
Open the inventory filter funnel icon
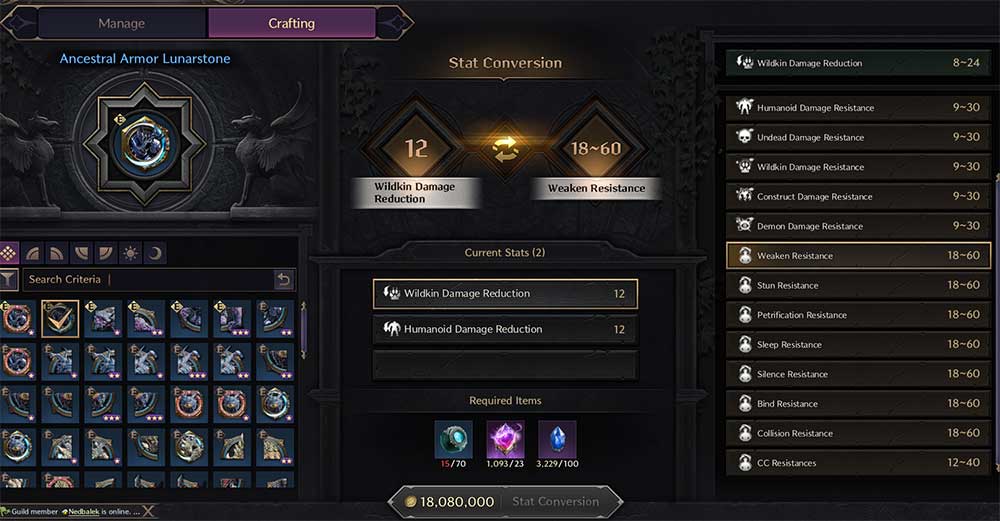(9, 280)
